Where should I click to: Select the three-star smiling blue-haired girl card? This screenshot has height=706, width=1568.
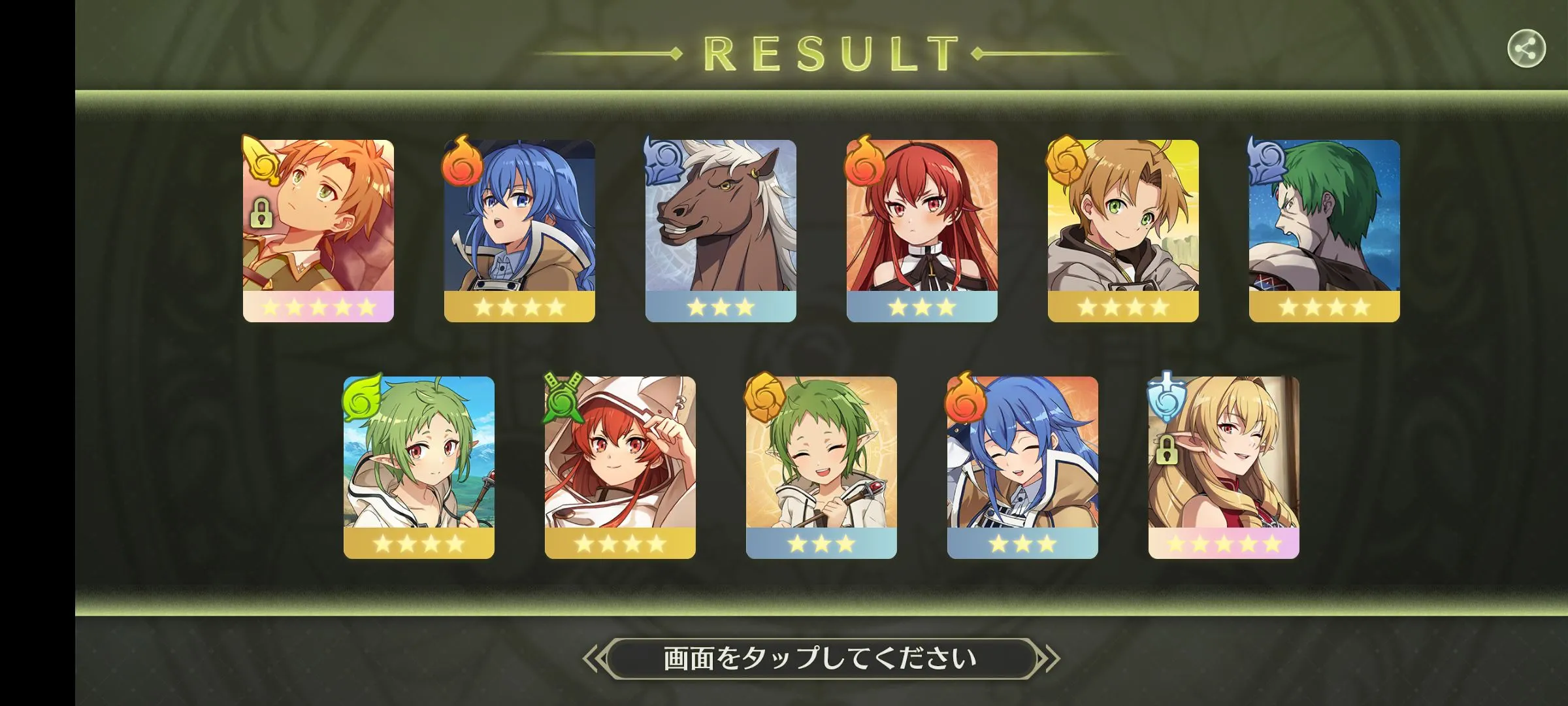coord(1022,467)
